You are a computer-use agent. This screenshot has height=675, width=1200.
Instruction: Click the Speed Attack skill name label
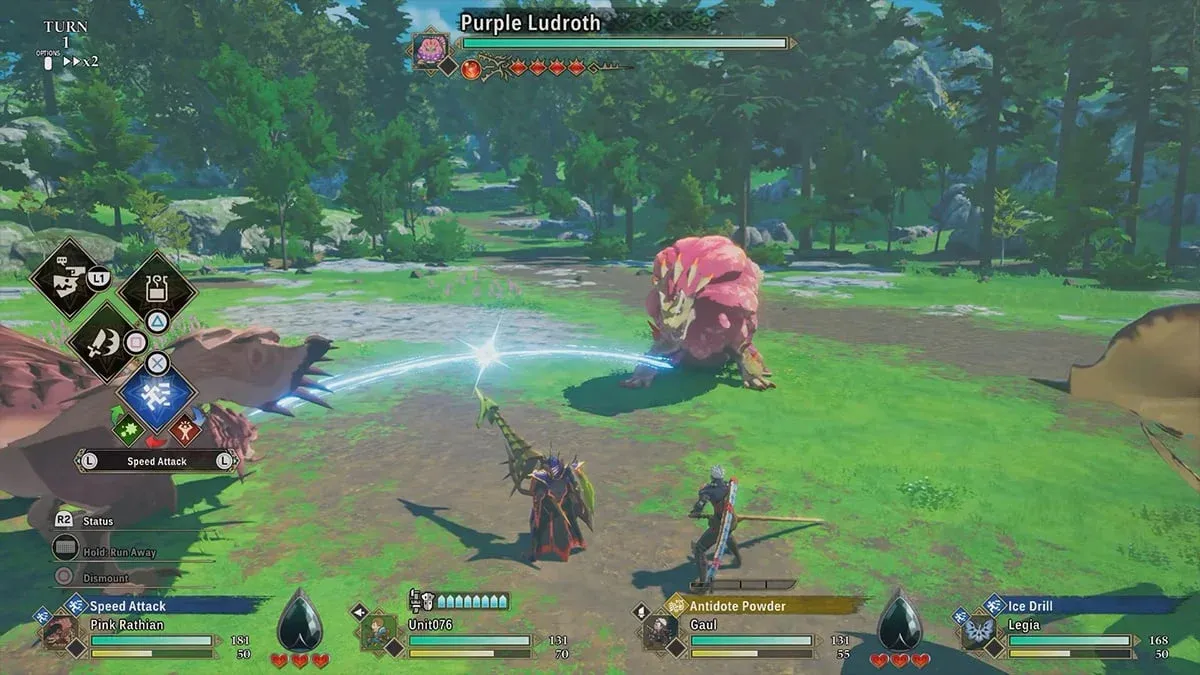point(157,461)
